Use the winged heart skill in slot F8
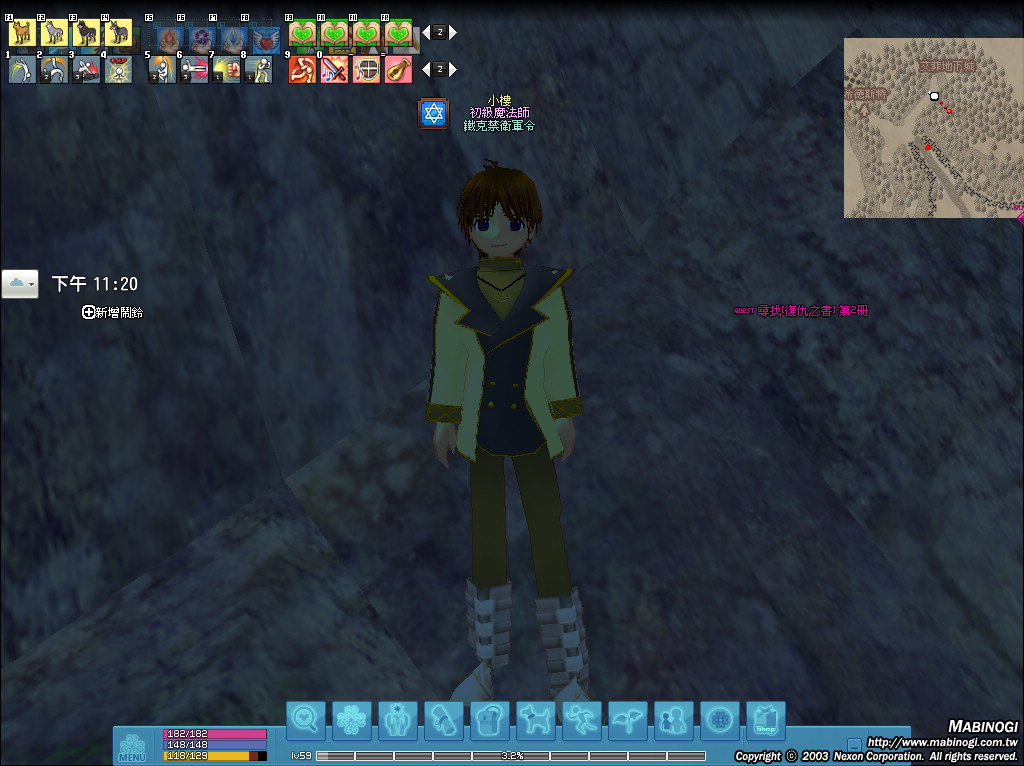The width and height of the screenshot is (1024, 766). (x=265, y=39)
